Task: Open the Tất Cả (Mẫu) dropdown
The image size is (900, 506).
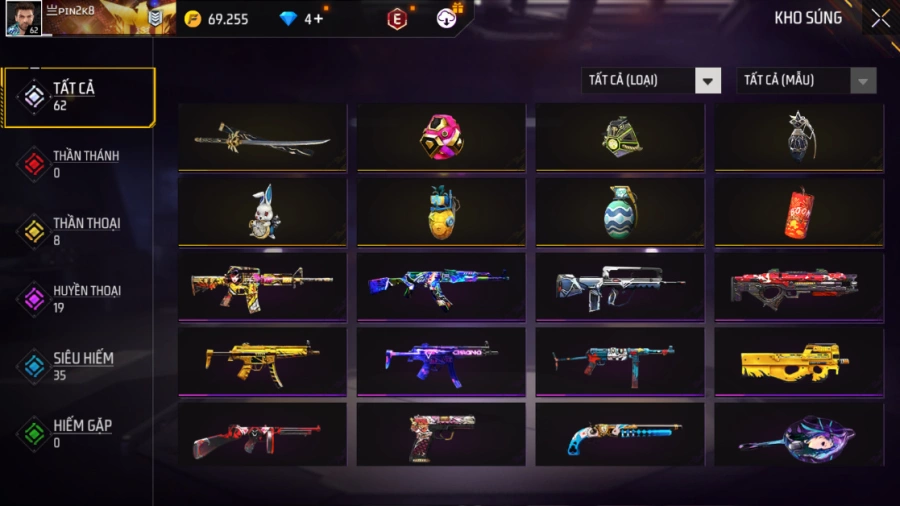Action: (x=806, y=80)
